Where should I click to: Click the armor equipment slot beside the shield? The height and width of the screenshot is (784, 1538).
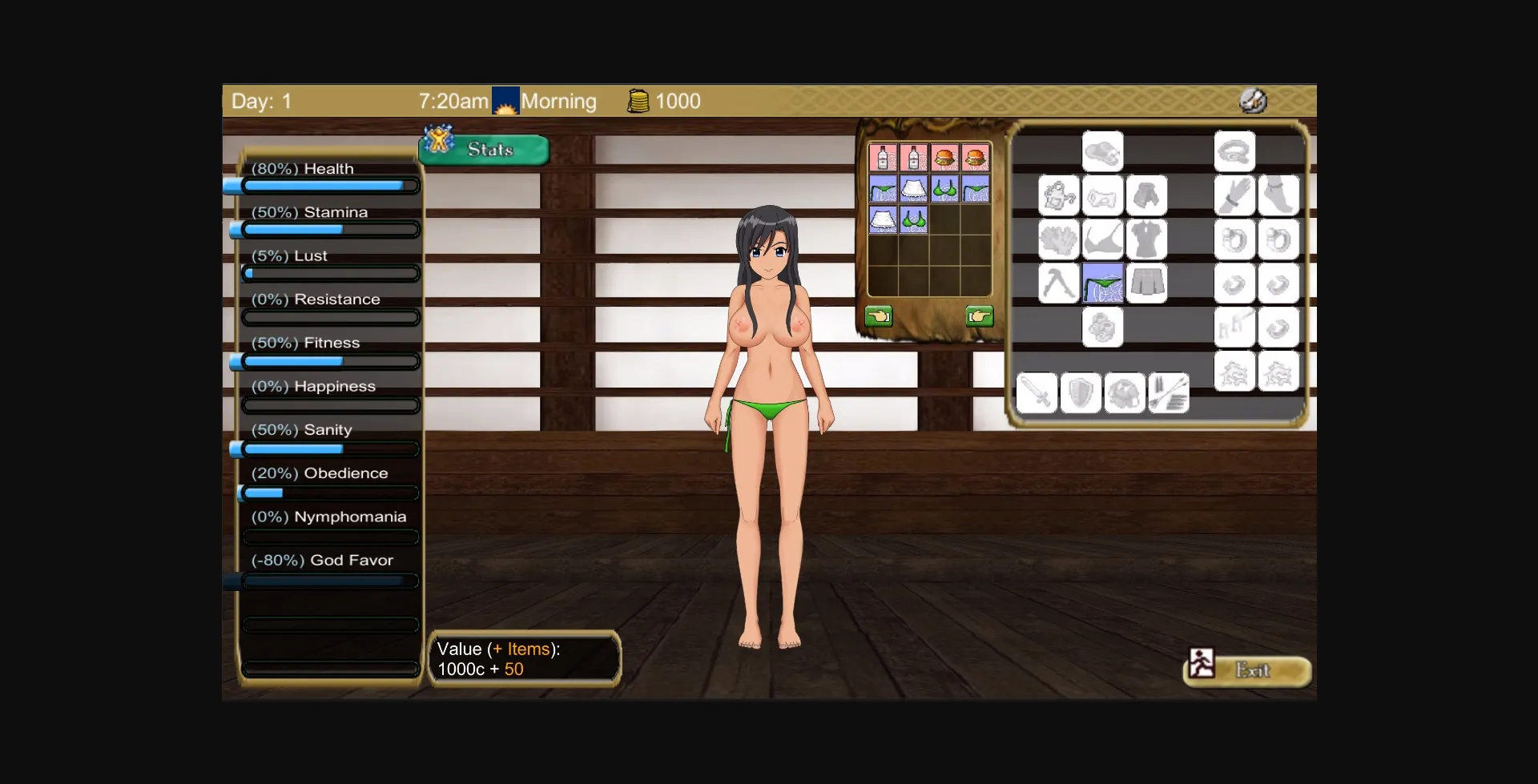pyautogui.click(x=1125, y=392)
